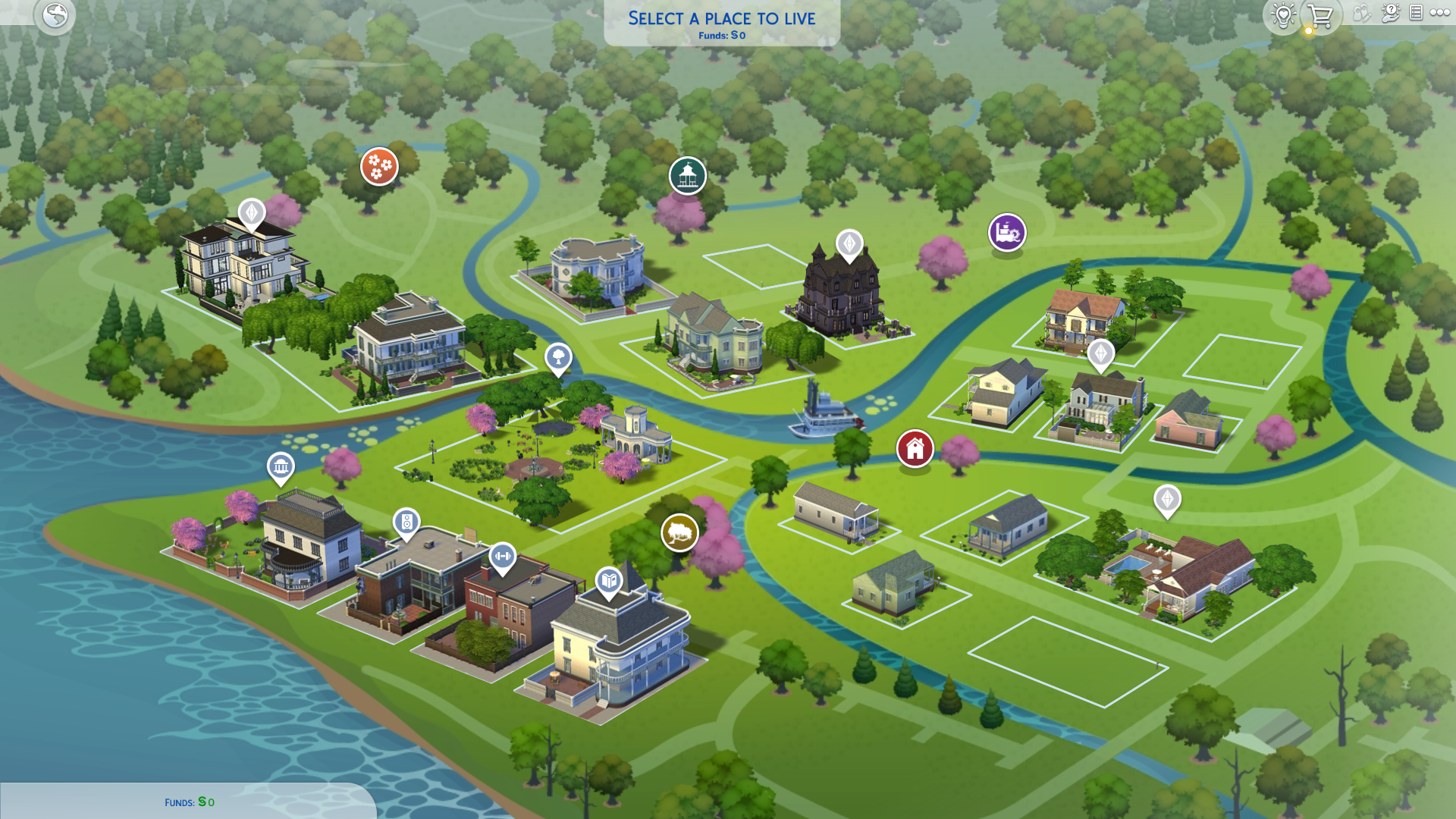Select the purple steamboat map marker
The height and width of the screenshot is (819, 1456).
[x=1006, y=232]
